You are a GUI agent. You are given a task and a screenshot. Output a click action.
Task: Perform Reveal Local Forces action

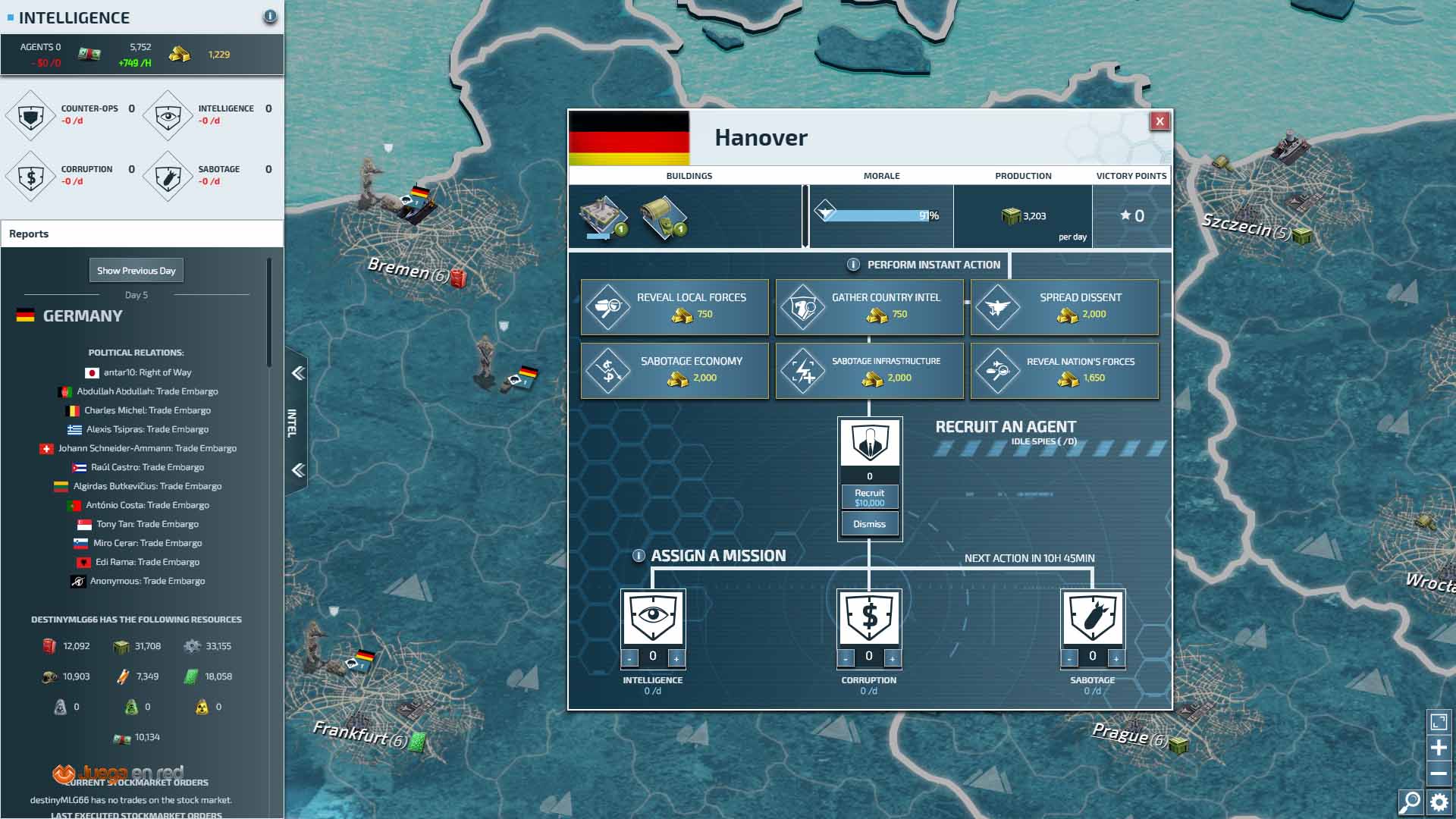(674, 306)
